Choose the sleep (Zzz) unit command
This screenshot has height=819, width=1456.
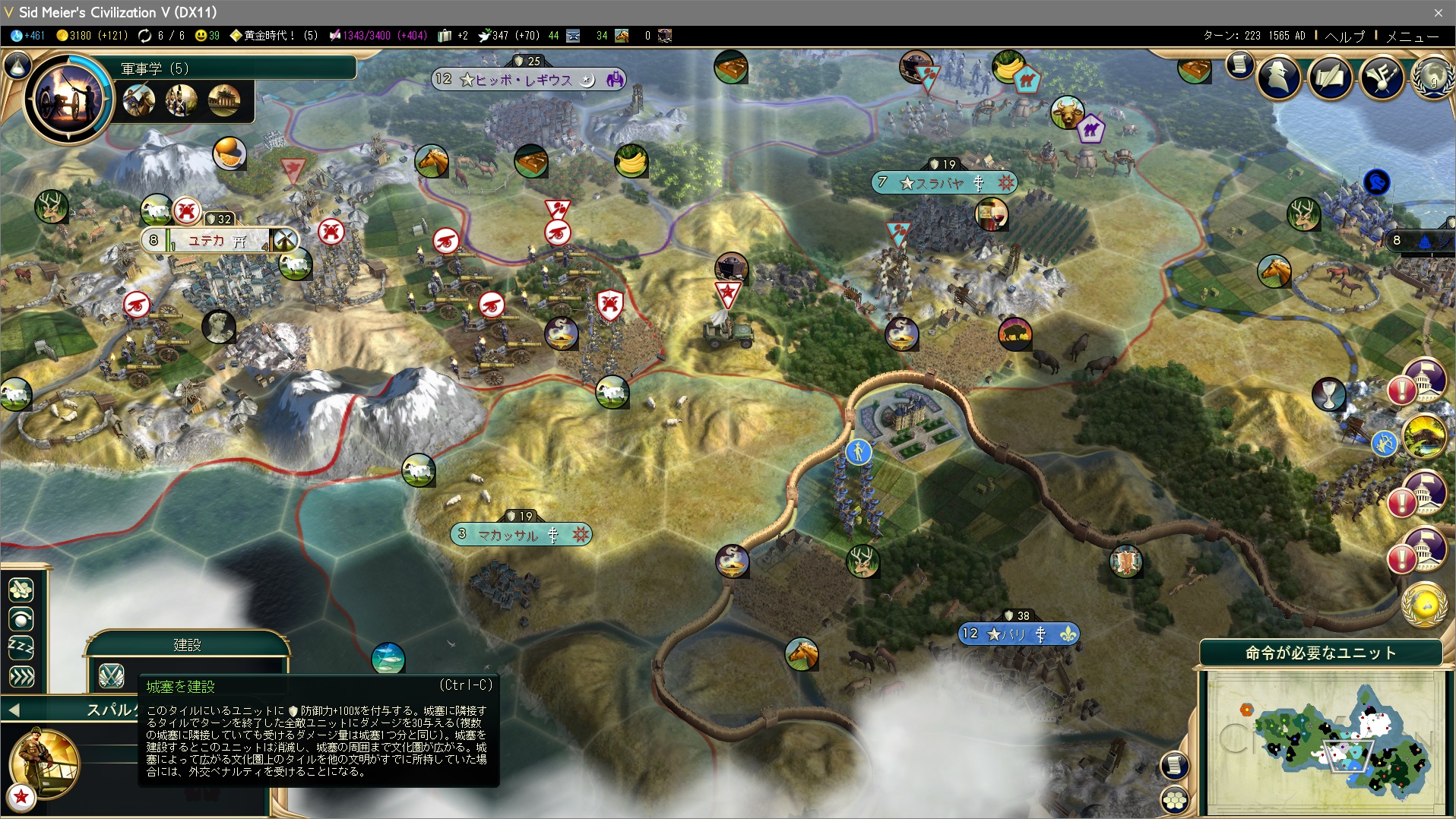21,647
